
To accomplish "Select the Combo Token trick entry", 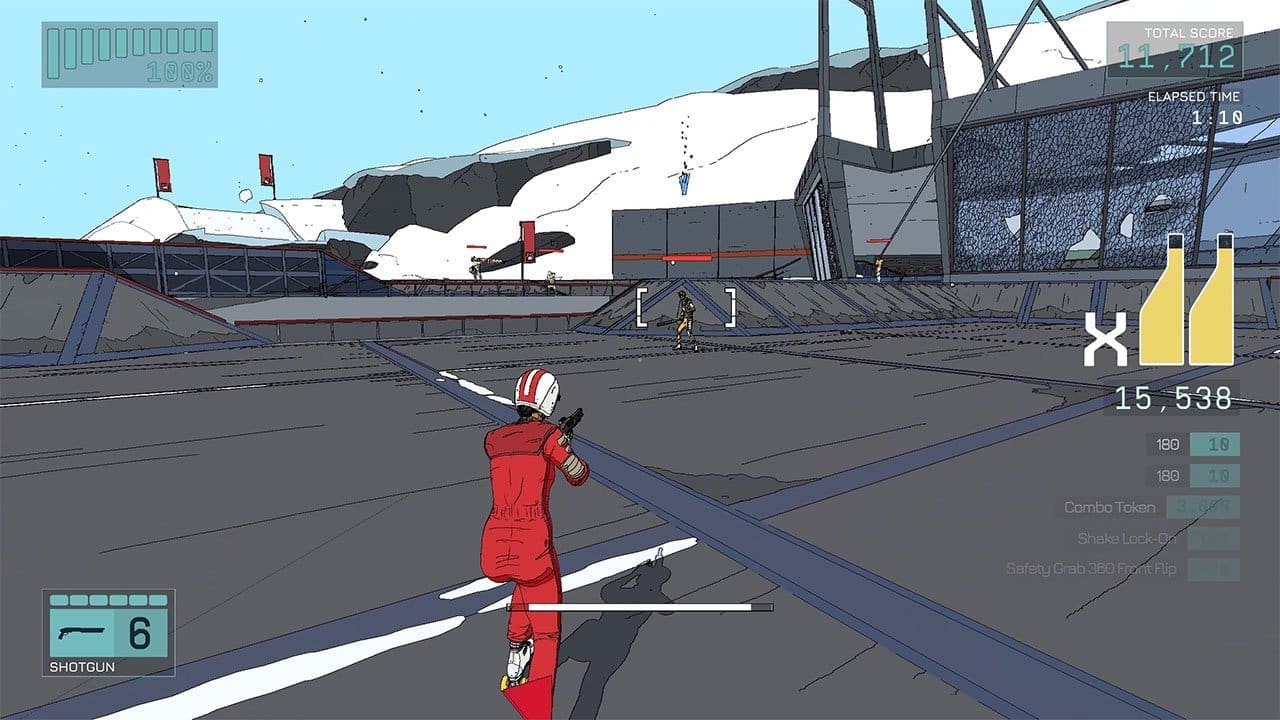I will [x=1109, y=507].
